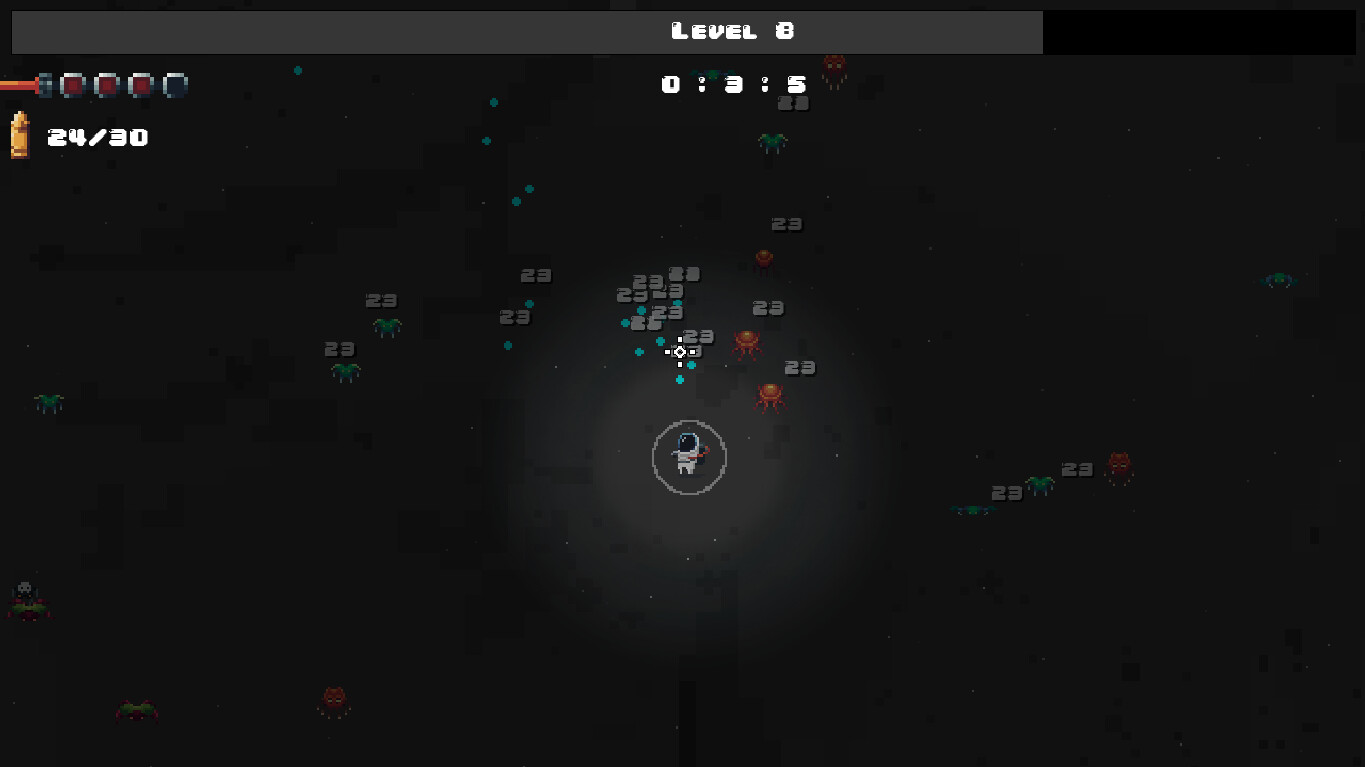This screenshot has height=767, width=1365.
Task: Select the green bug near the right side enemies
Action: pos(1040,482)
